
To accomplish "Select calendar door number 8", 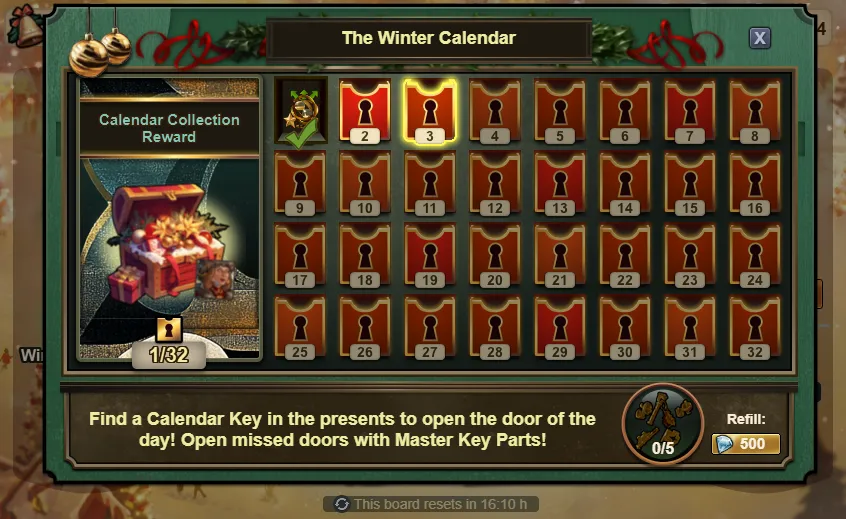I will pyautogui.click(x=755, y=110).
